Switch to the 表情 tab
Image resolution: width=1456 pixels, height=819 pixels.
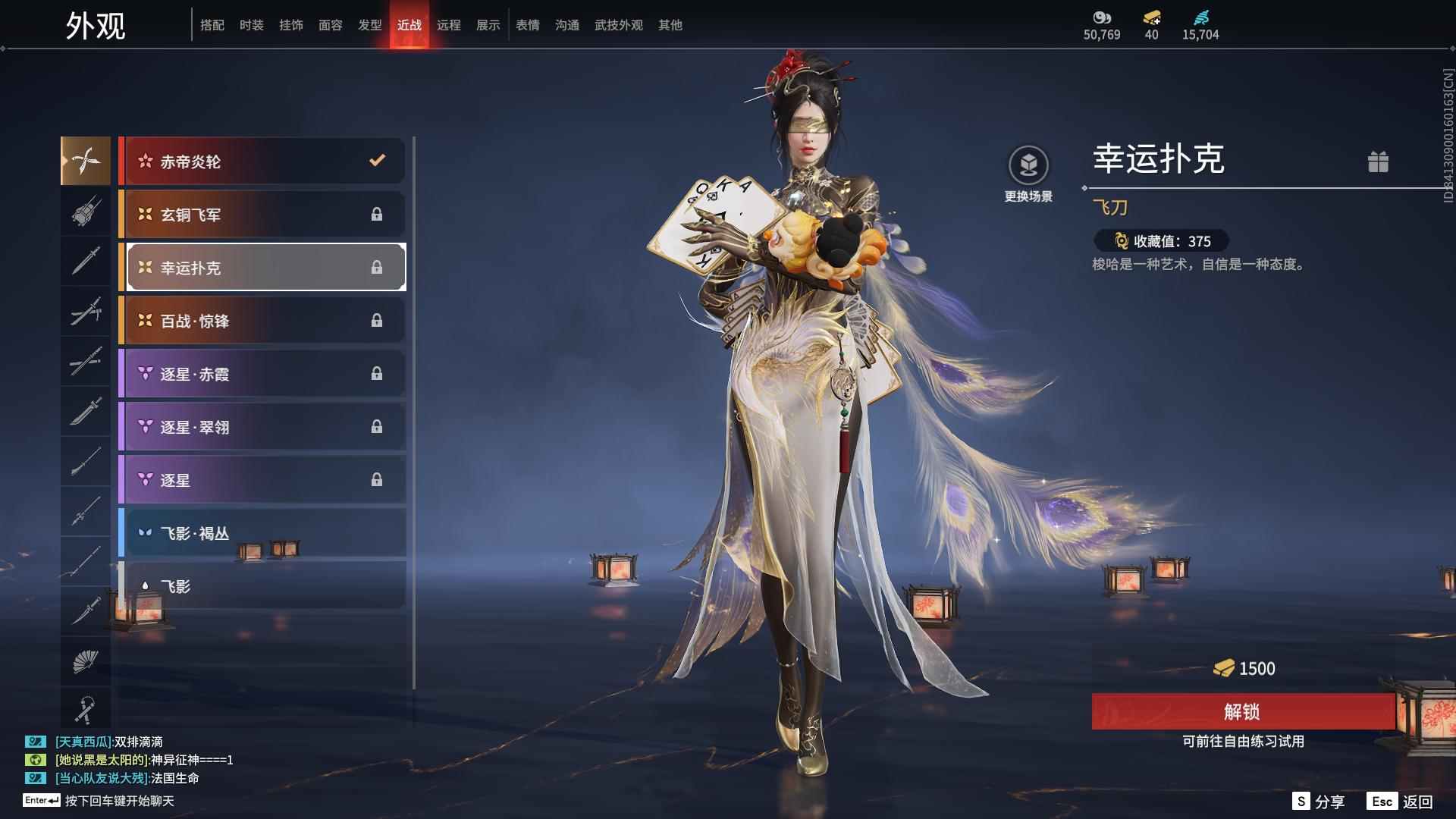[x=528, y=24]
